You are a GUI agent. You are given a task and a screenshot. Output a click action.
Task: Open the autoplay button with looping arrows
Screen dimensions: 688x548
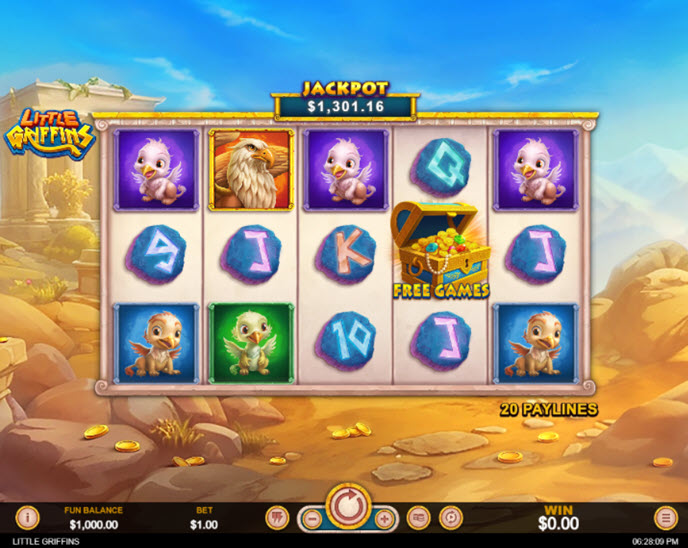pos(451,517)
